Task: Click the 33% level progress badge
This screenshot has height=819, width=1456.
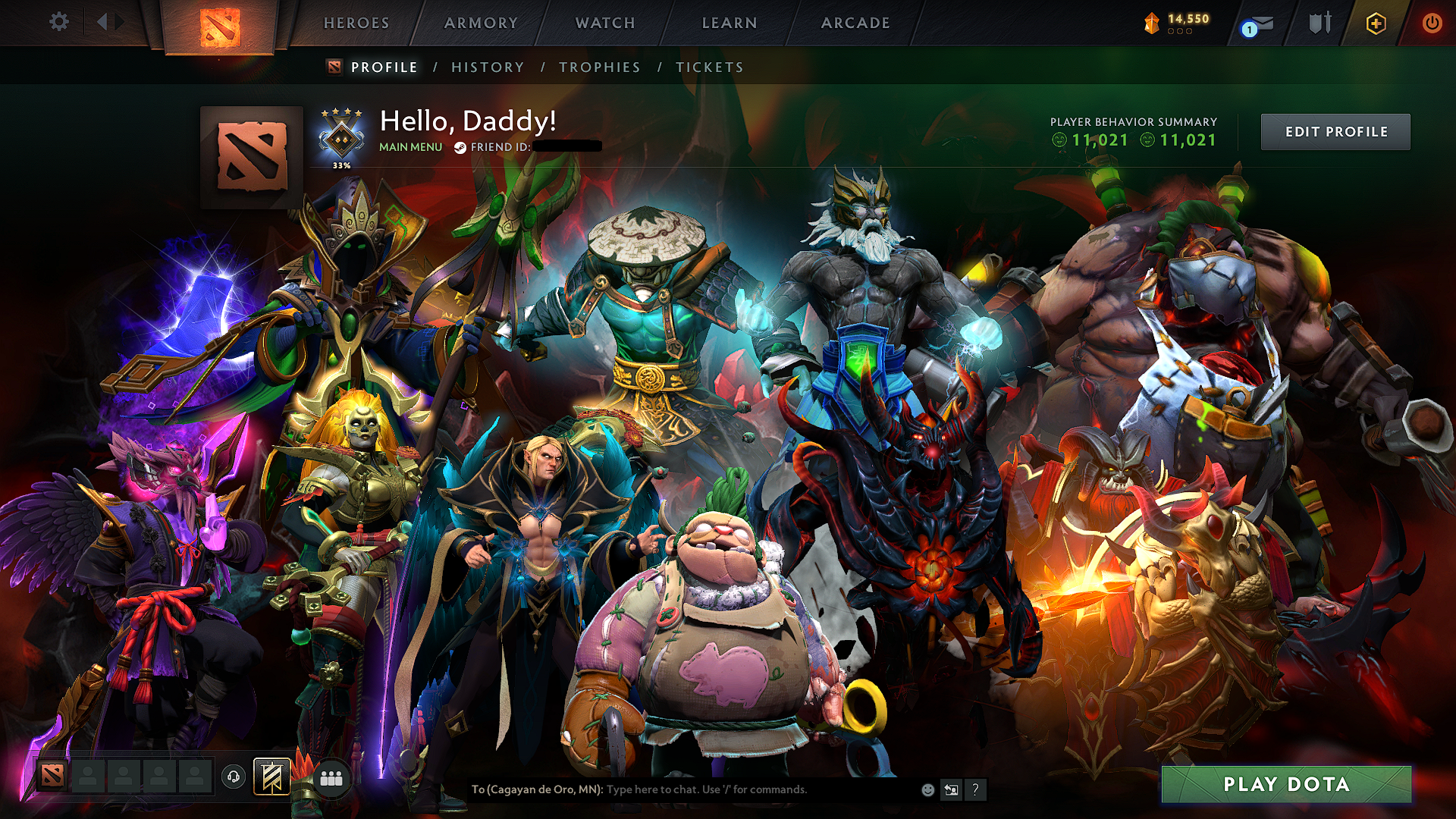Action: pyautogui.click(x=341, y=138)
